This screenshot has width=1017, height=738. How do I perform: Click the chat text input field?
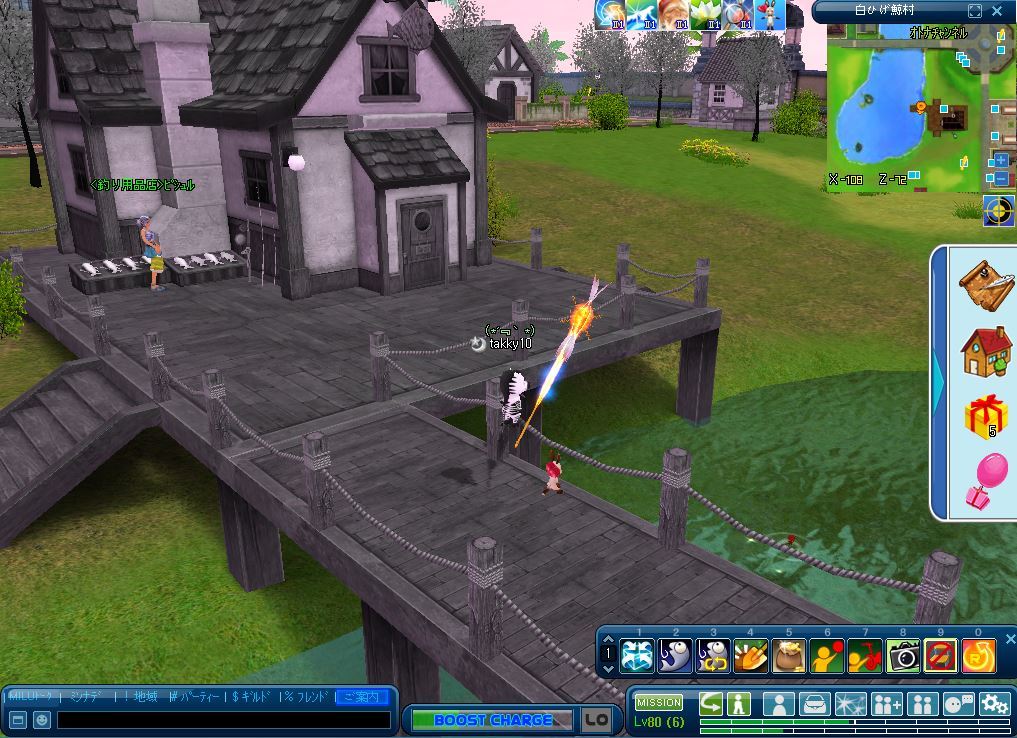coord(223,719)
